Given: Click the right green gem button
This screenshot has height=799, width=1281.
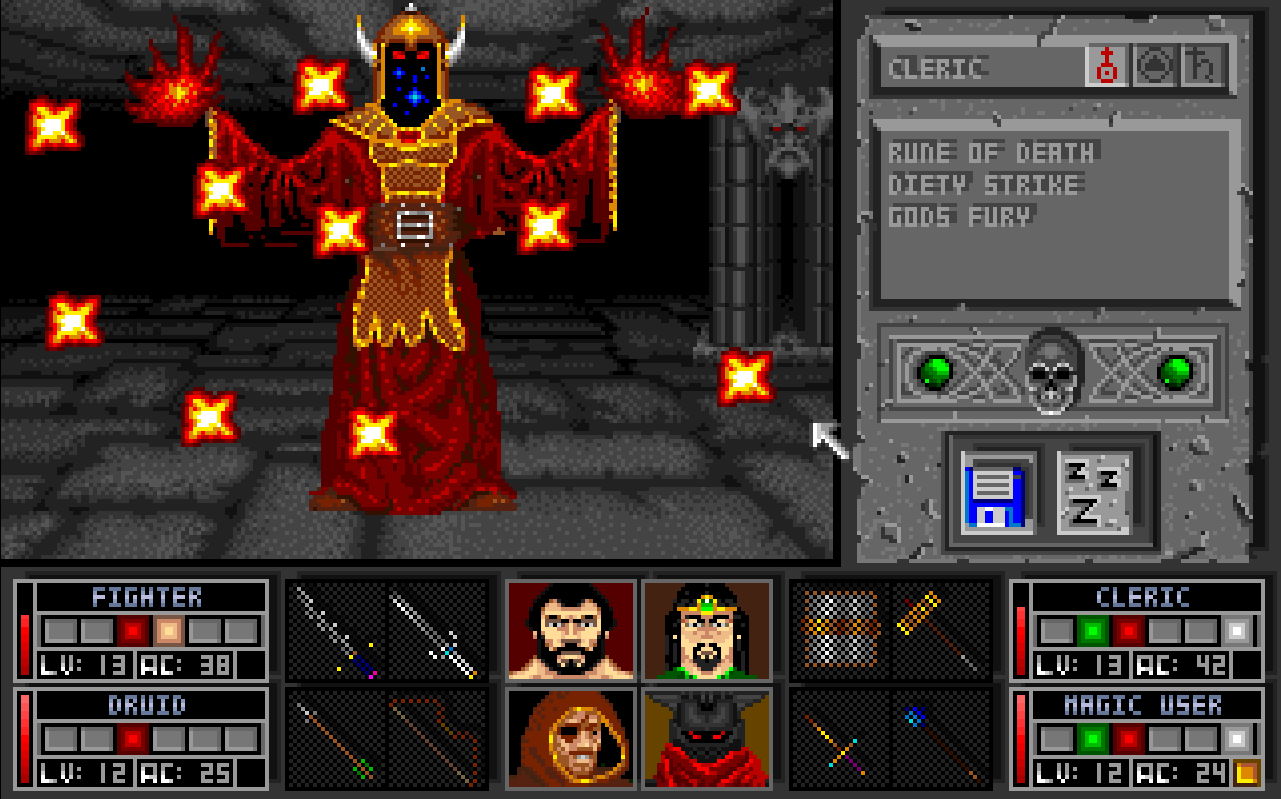Looking at the screenshot, I should (1174, 373).
